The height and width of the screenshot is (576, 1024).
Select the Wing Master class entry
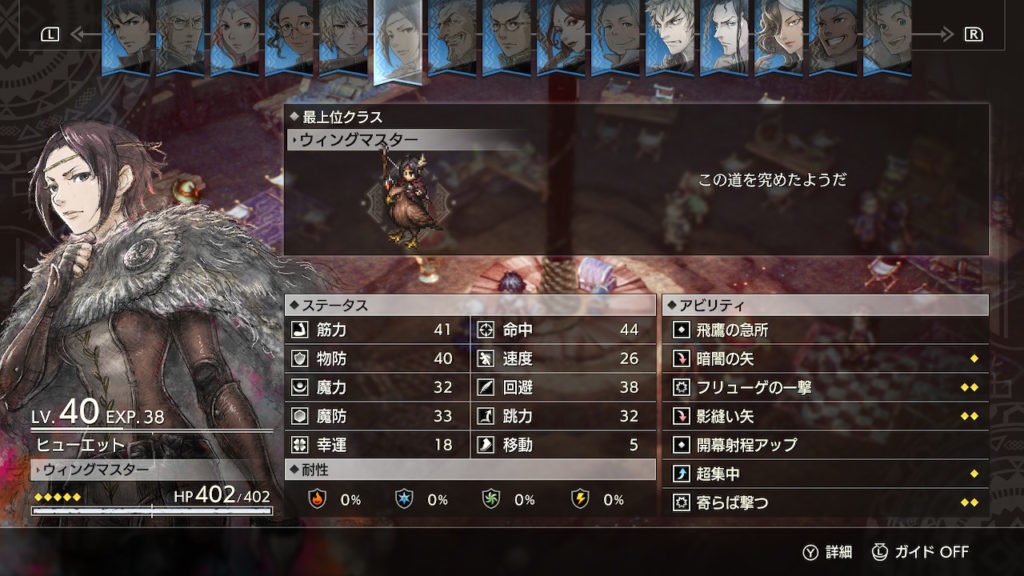(407, 141)
